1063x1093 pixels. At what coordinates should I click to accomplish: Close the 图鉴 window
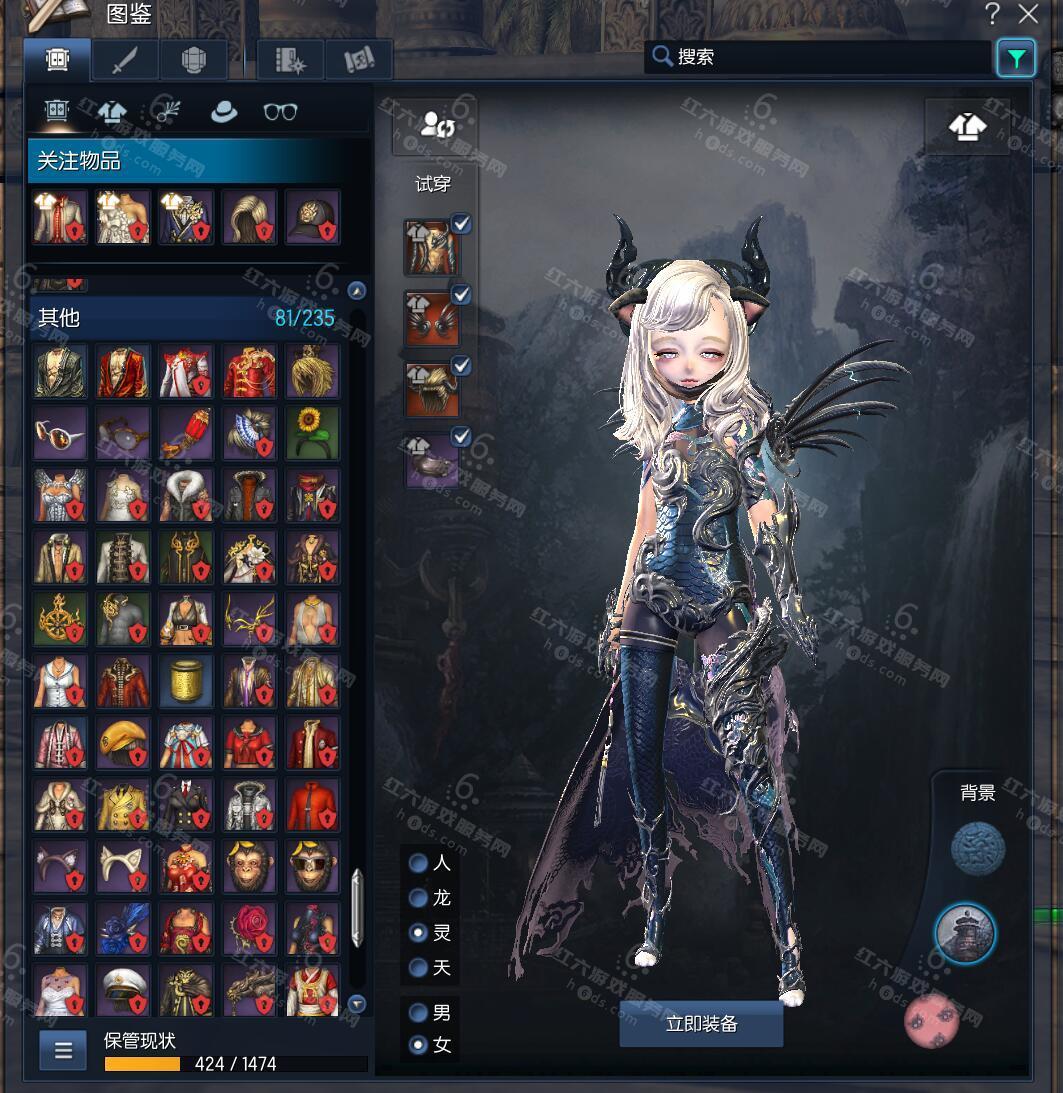(x=1028, y=14)
